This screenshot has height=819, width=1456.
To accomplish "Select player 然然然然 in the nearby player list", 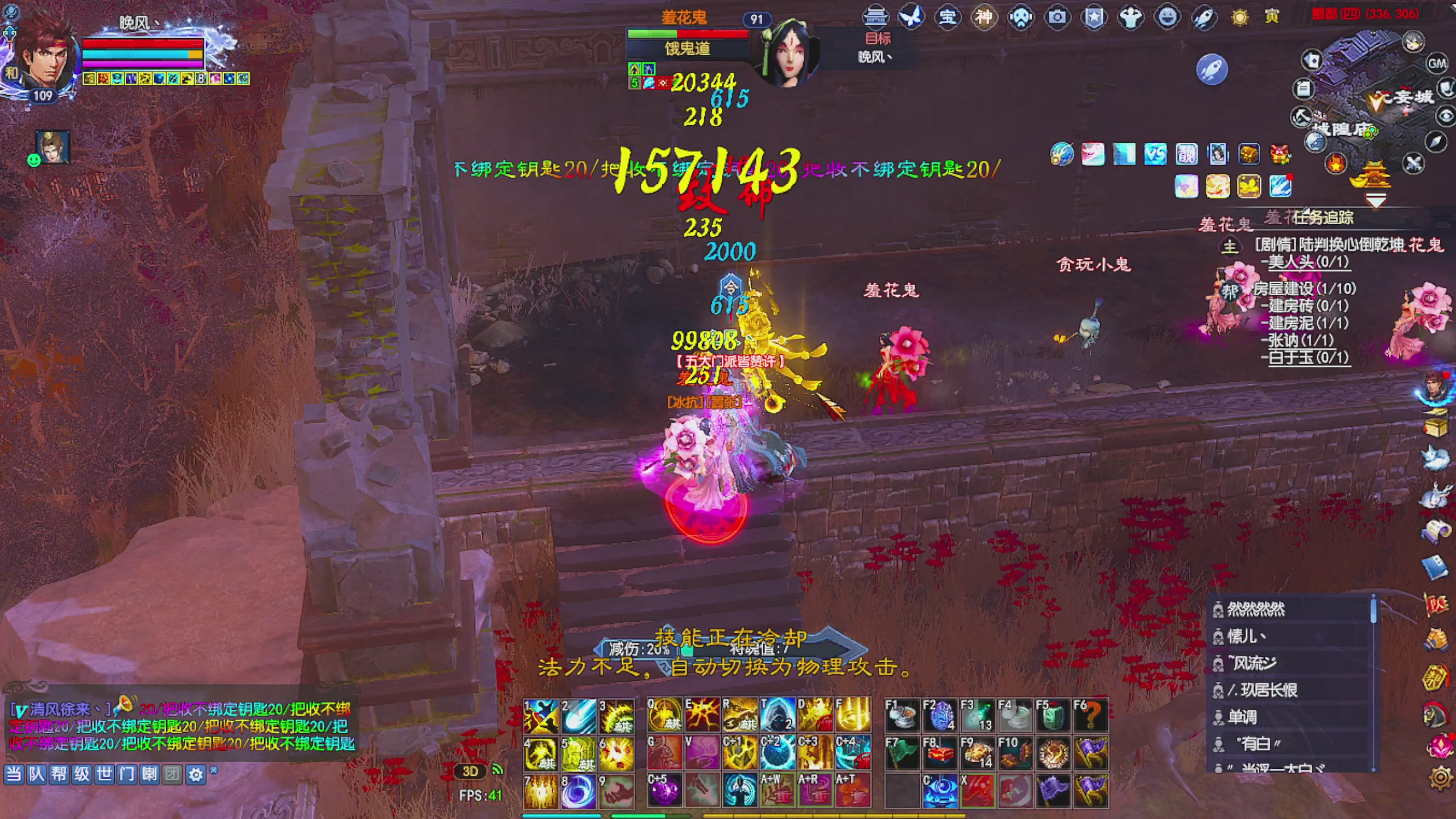I will (1268, 608).
